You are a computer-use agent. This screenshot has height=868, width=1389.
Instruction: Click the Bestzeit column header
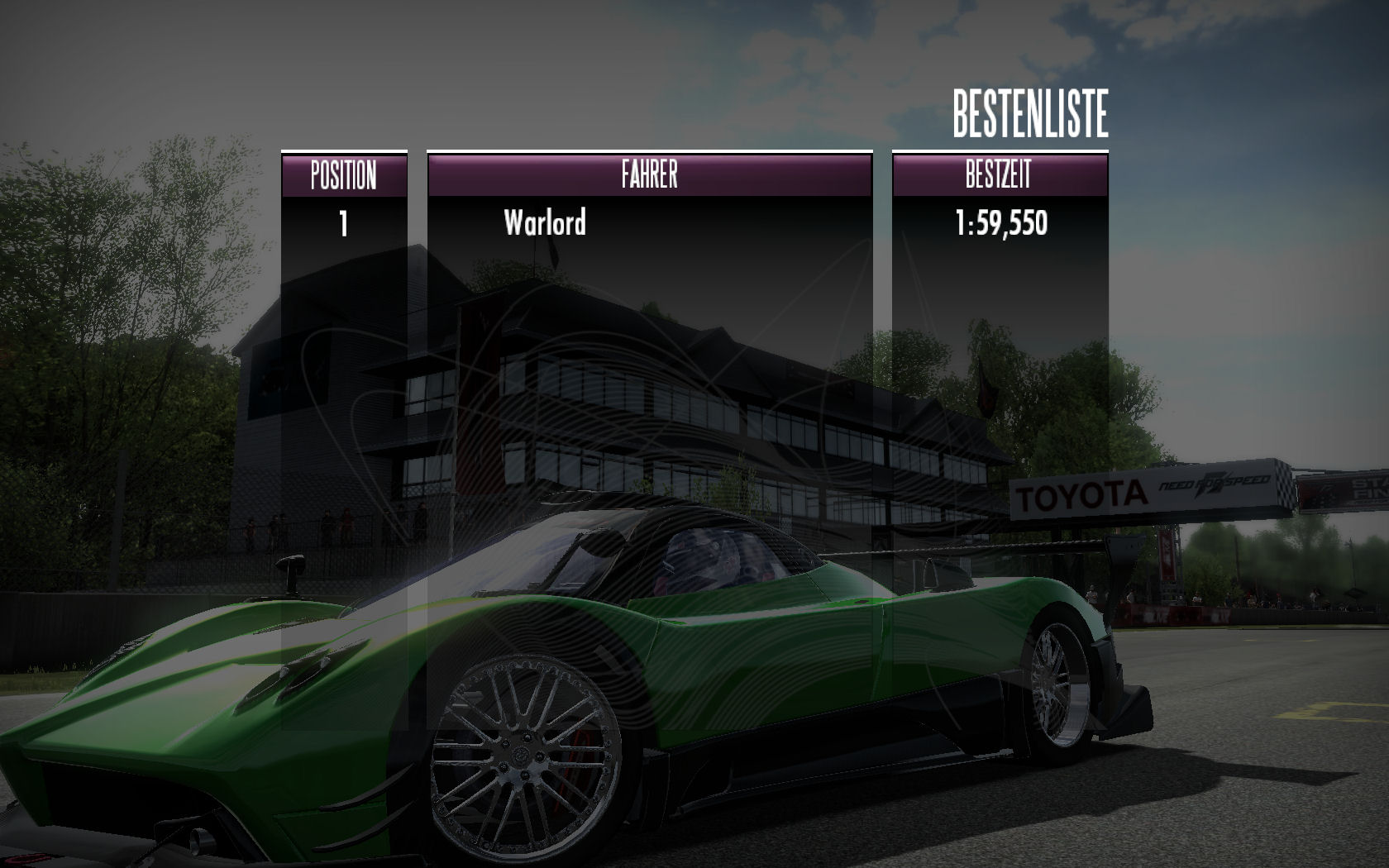999,175
